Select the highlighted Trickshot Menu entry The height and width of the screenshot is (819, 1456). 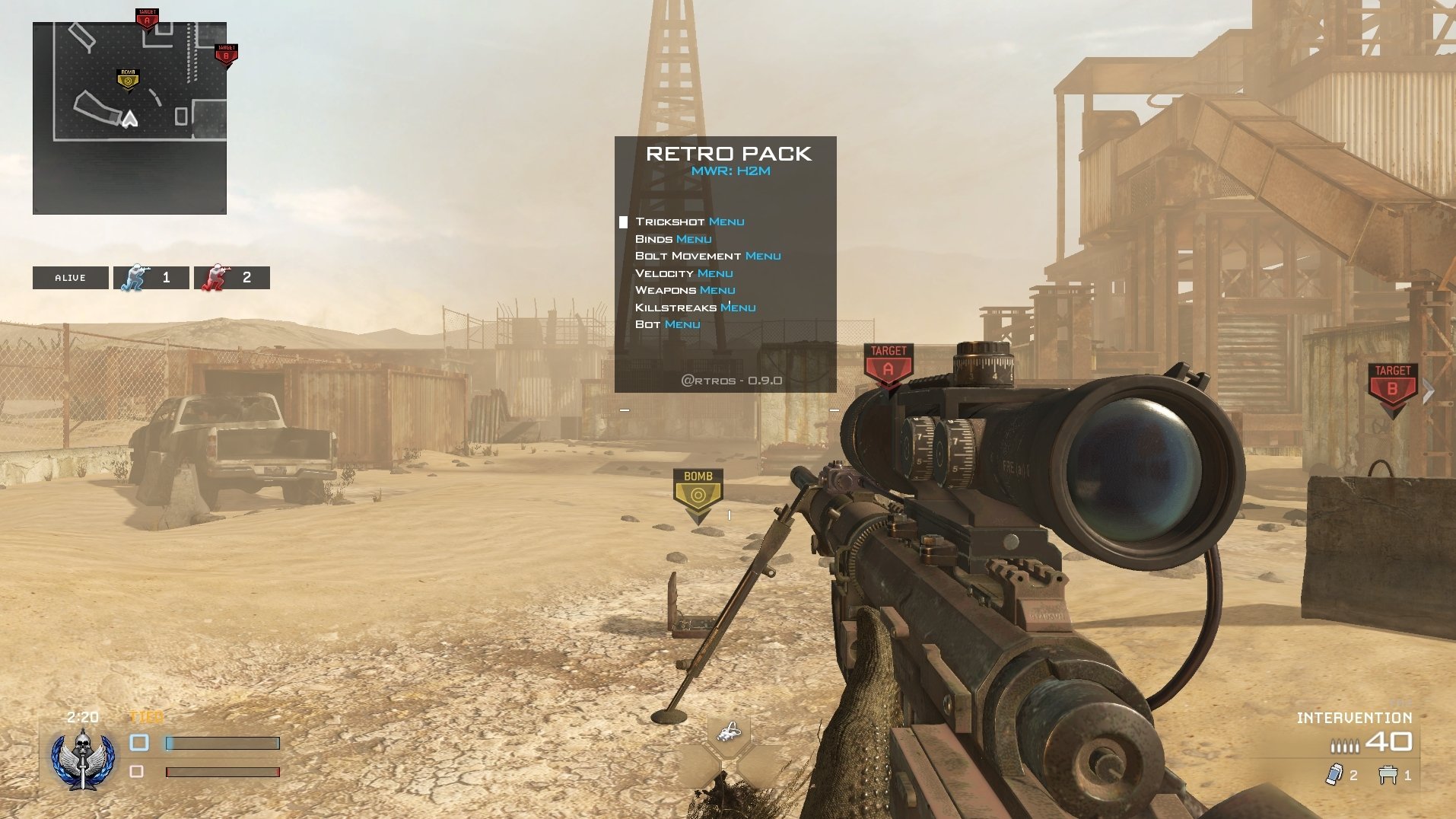pos(690,221)
